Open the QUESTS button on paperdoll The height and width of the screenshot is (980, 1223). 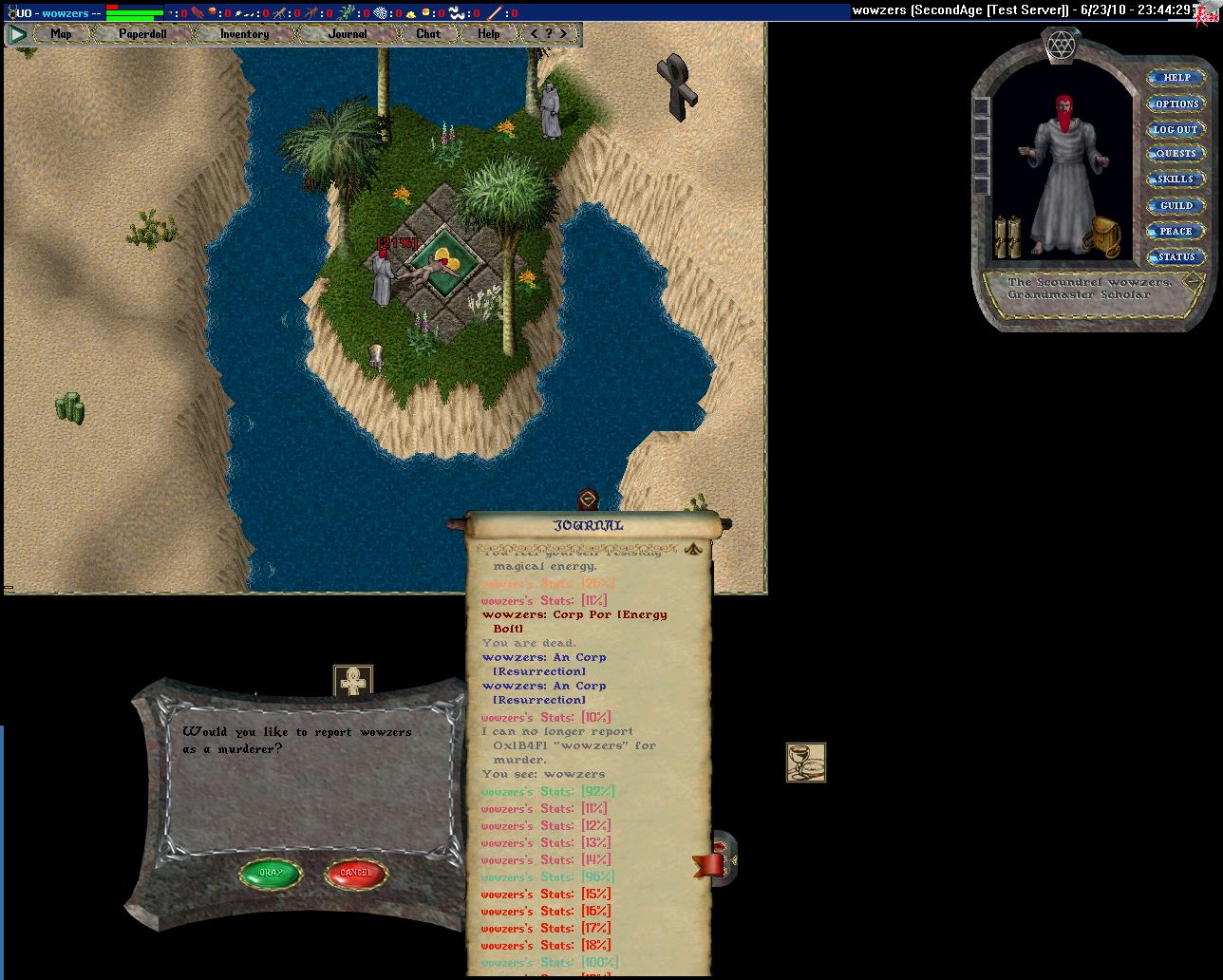pyautogui.click(x=1176, y=154)
